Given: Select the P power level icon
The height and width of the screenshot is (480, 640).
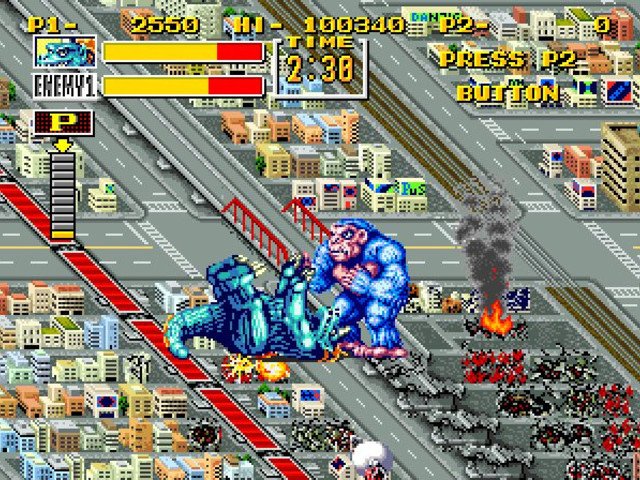Looking at the screenshot, I should tap(63, 123).
